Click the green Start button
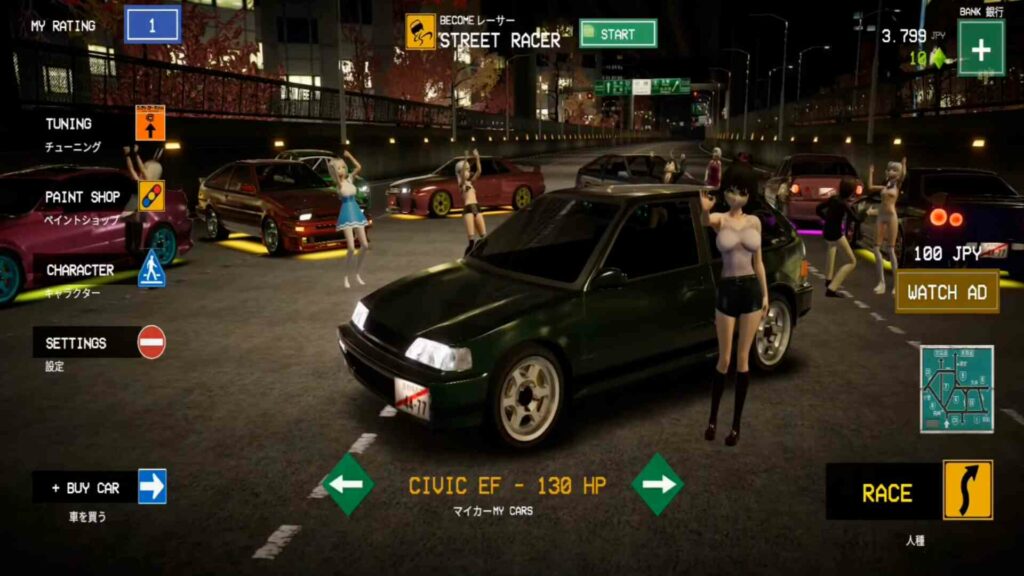Image resolution: width=1024 pixels, height=576 pixels. [x=618, y=34]
